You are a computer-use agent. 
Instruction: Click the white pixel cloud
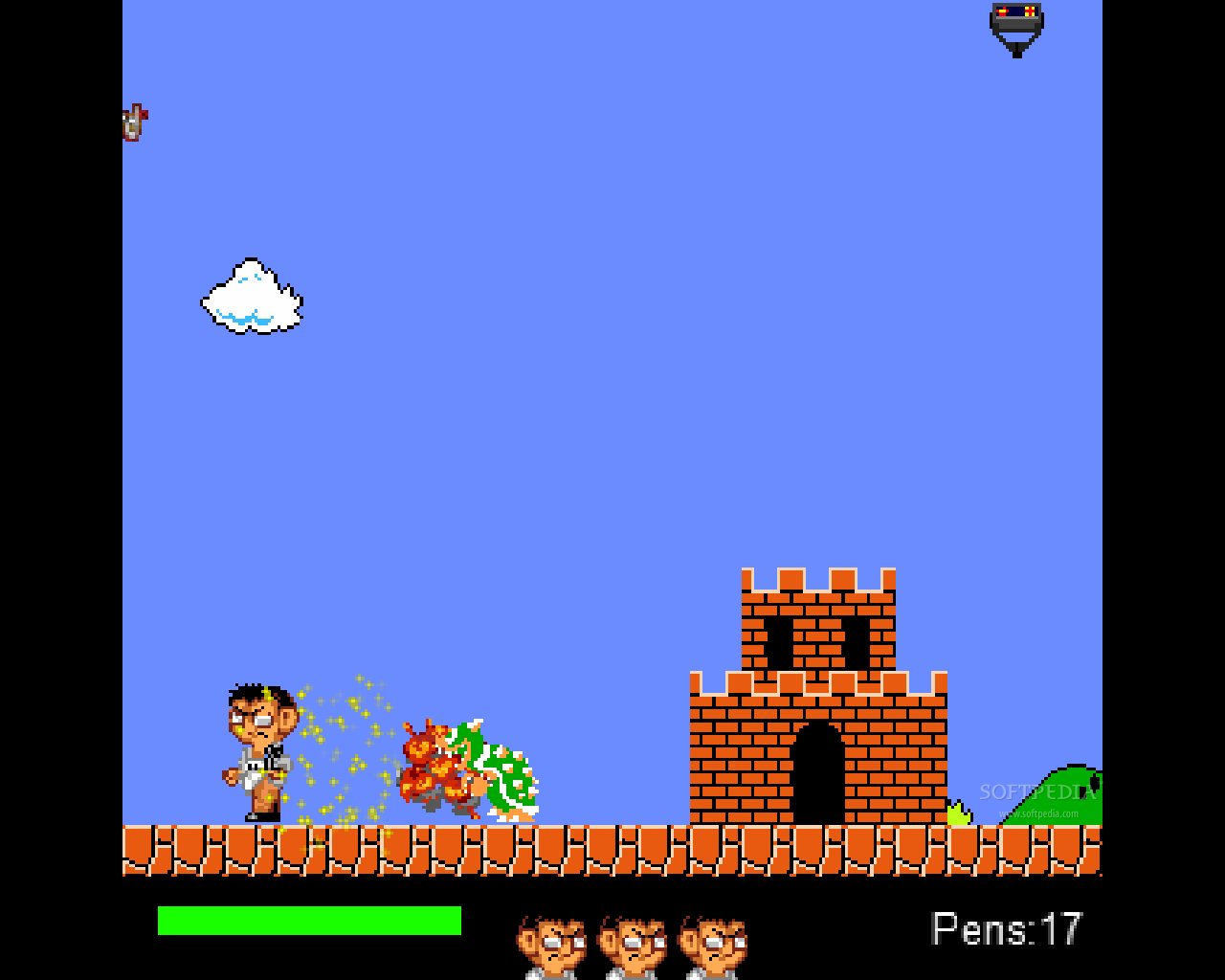click(x=251, y=299)
